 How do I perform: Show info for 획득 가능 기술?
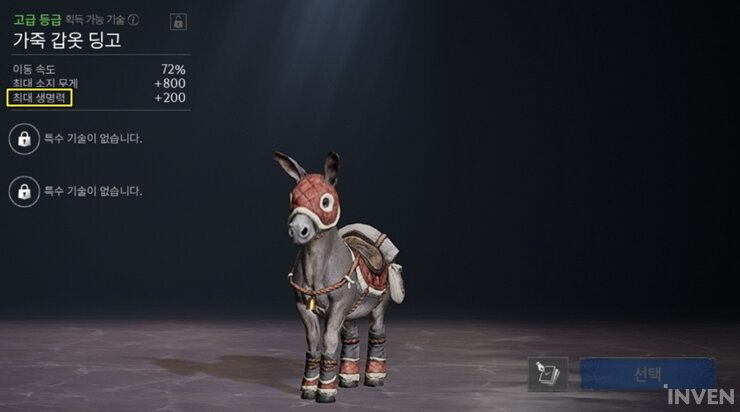point(134,20)
